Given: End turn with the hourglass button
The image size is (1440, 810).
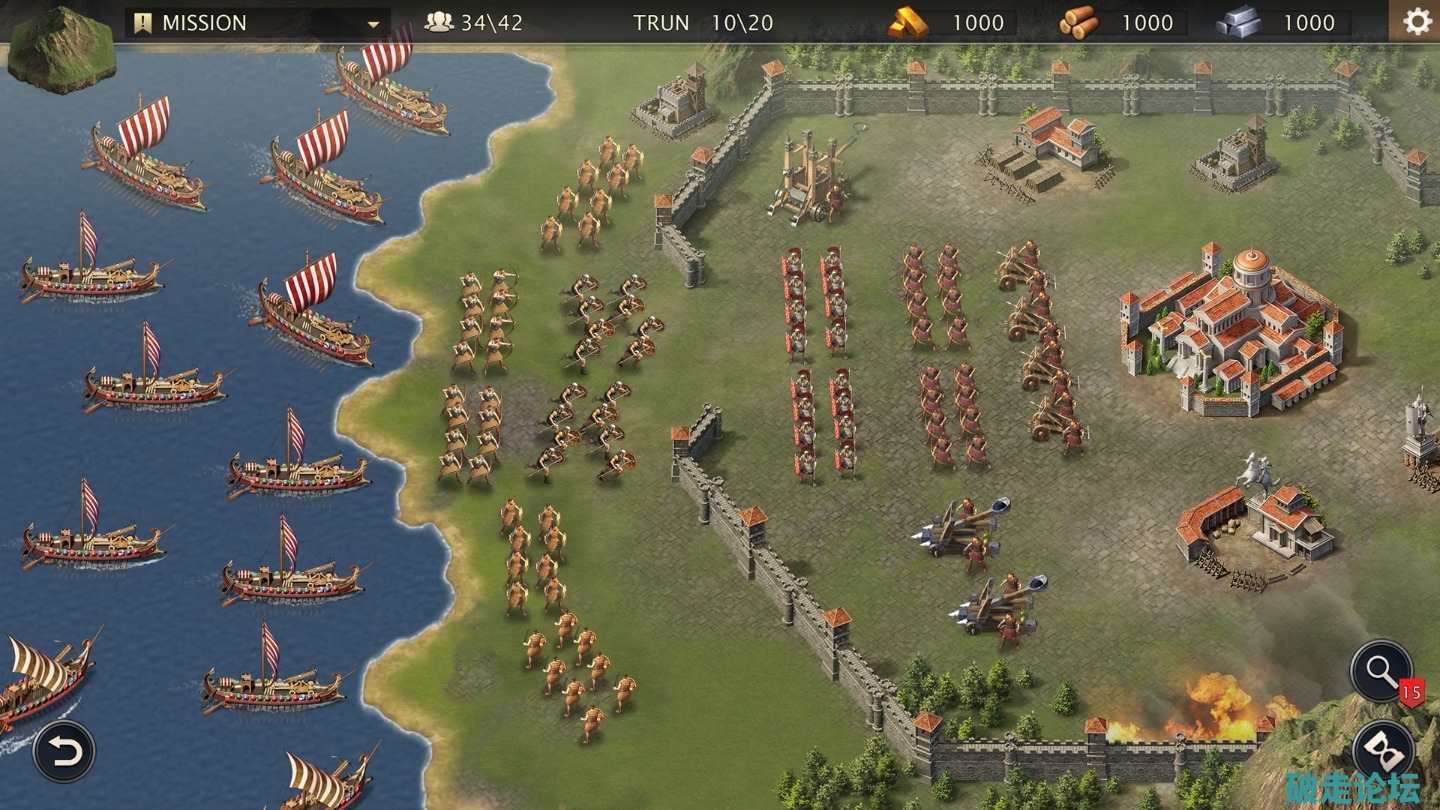Looking at the screenshot, I should click(1383, 751).
